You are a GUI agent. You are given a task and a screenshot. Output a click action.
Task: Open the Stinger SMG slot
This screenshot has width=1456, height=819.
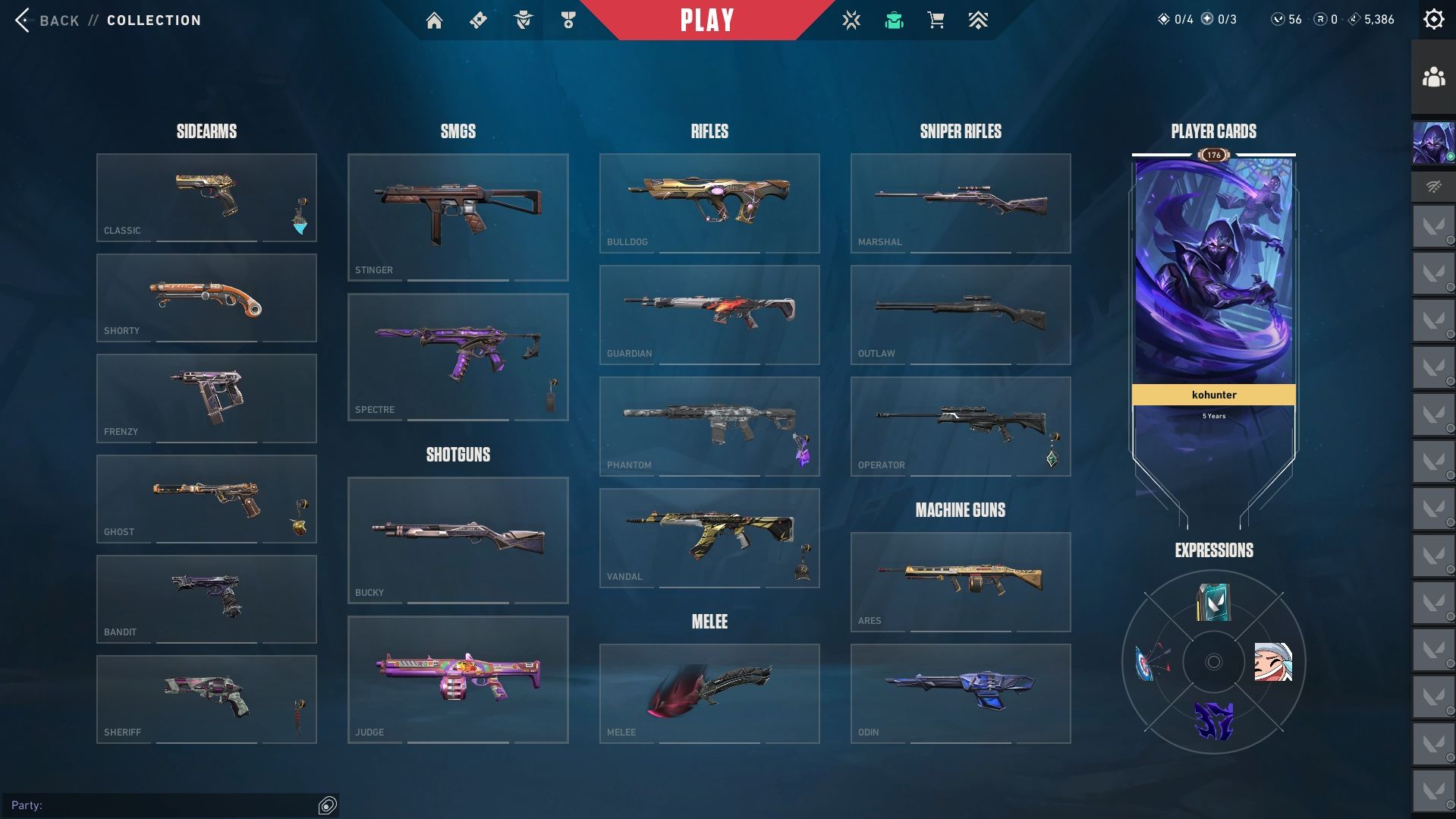click(458, 217)
